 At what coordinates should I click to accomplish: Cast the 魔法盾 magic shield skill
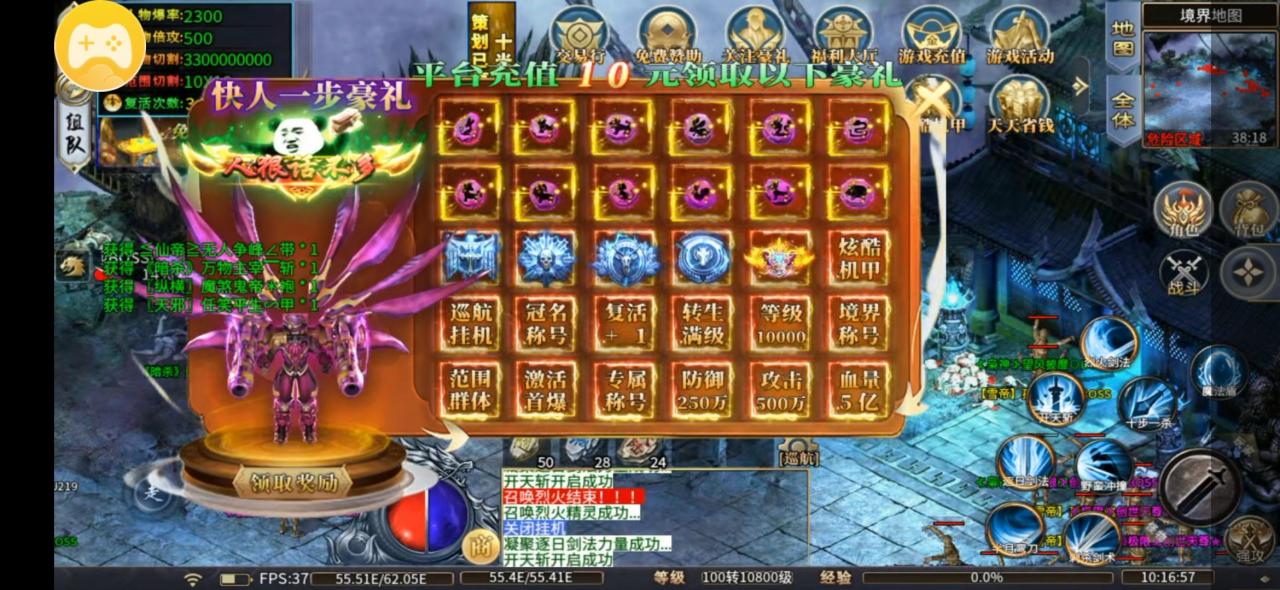point(1218,372)
